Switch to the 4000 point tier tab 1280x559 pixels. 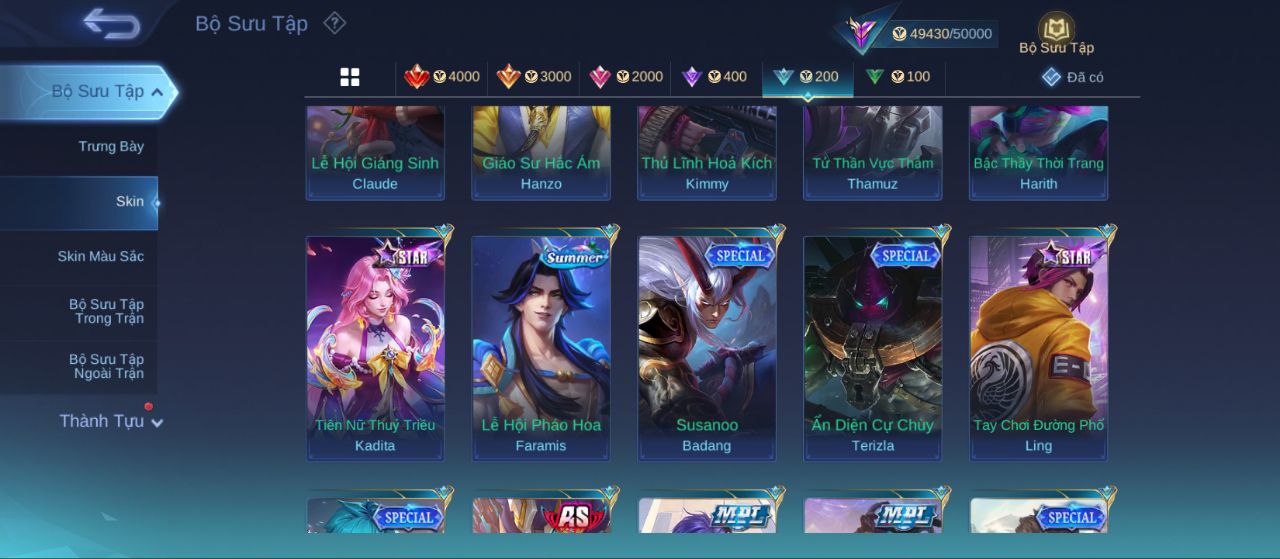[x=442, y=77]
